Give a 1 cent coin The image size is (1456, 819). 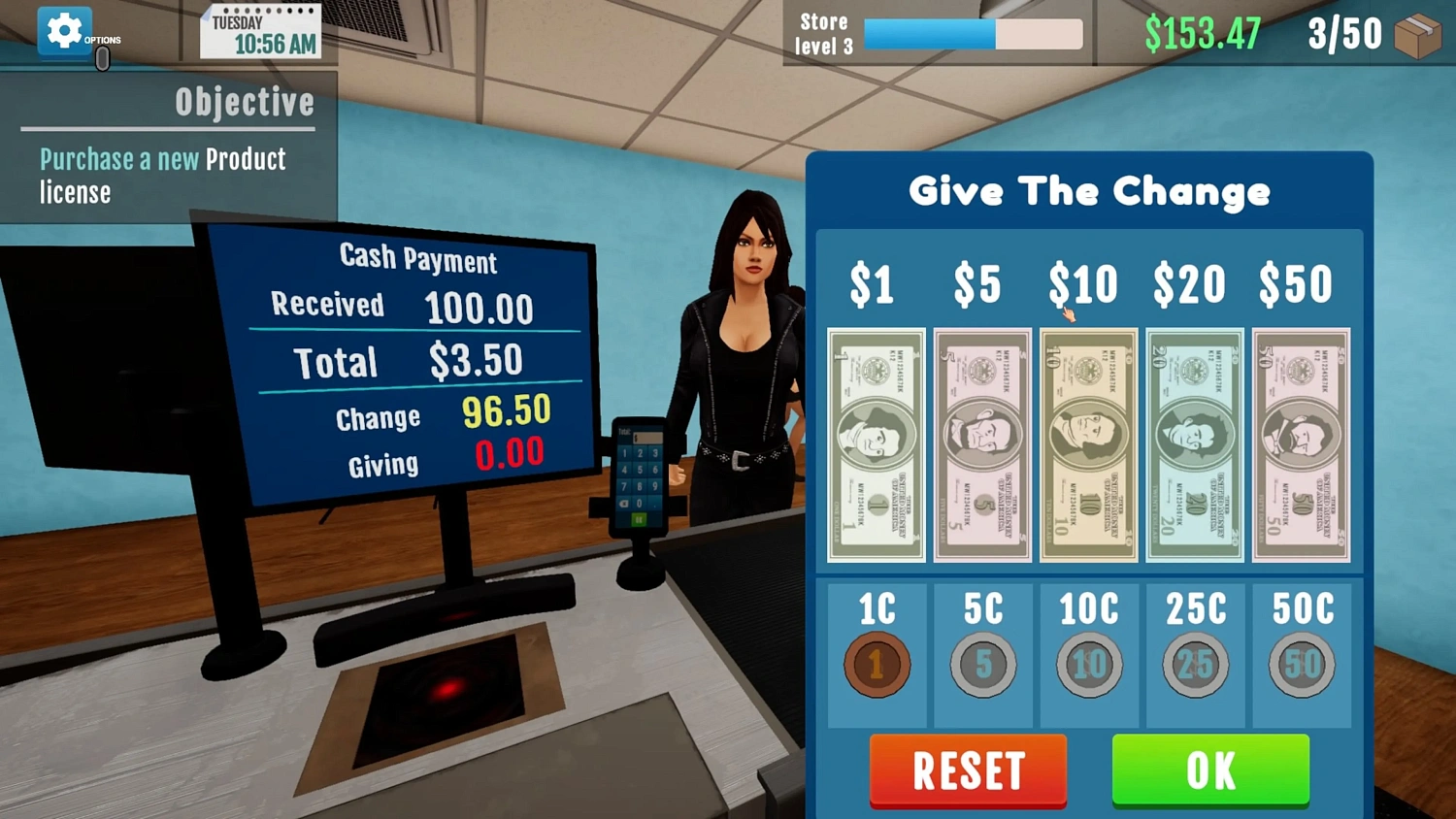pyautogui.click(x=877, y=663)
